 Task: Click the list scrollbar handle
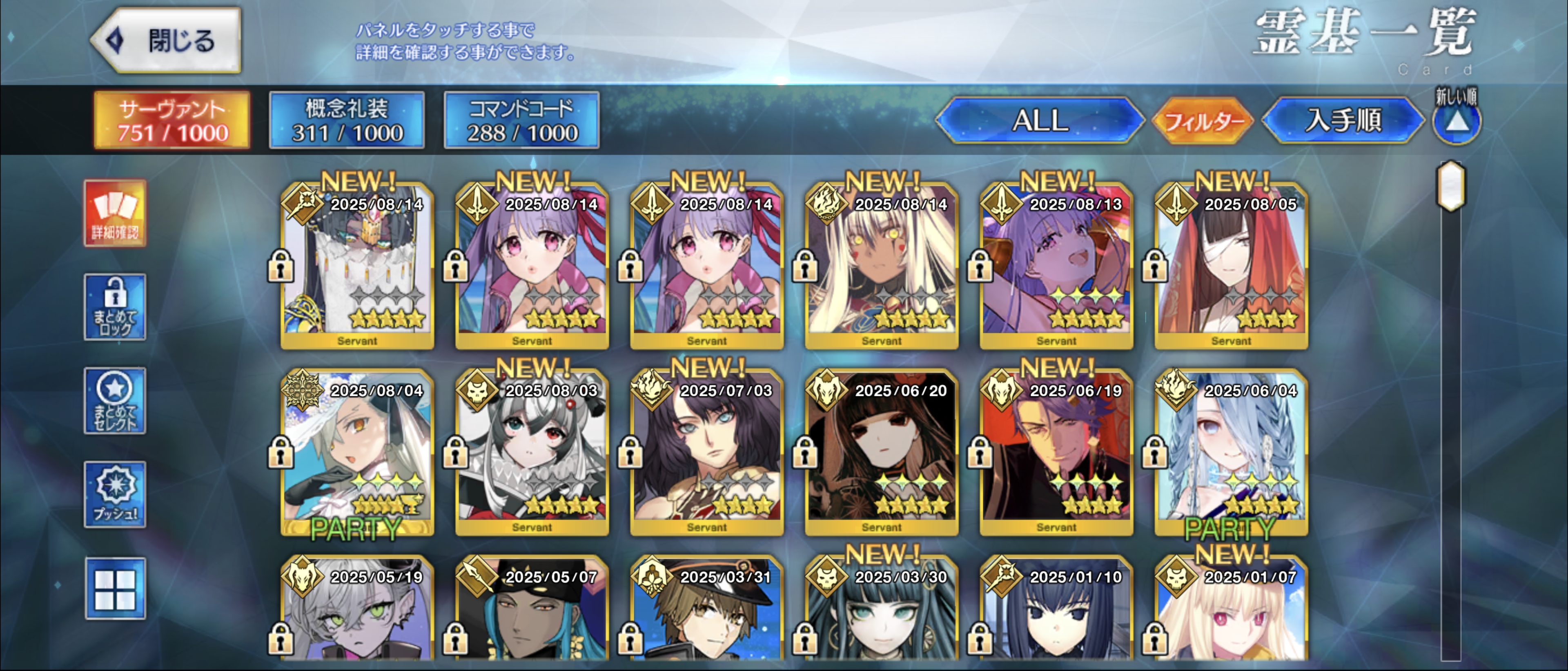(x=1451, y=186)
